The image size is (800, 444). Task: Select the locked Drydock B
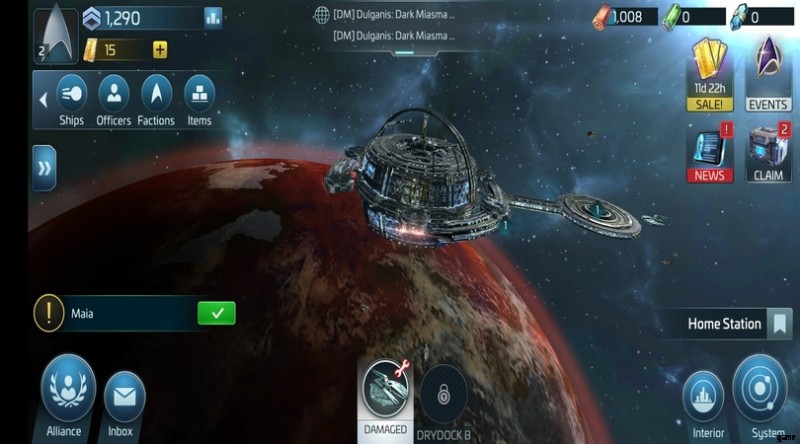(x=442, y=394)
